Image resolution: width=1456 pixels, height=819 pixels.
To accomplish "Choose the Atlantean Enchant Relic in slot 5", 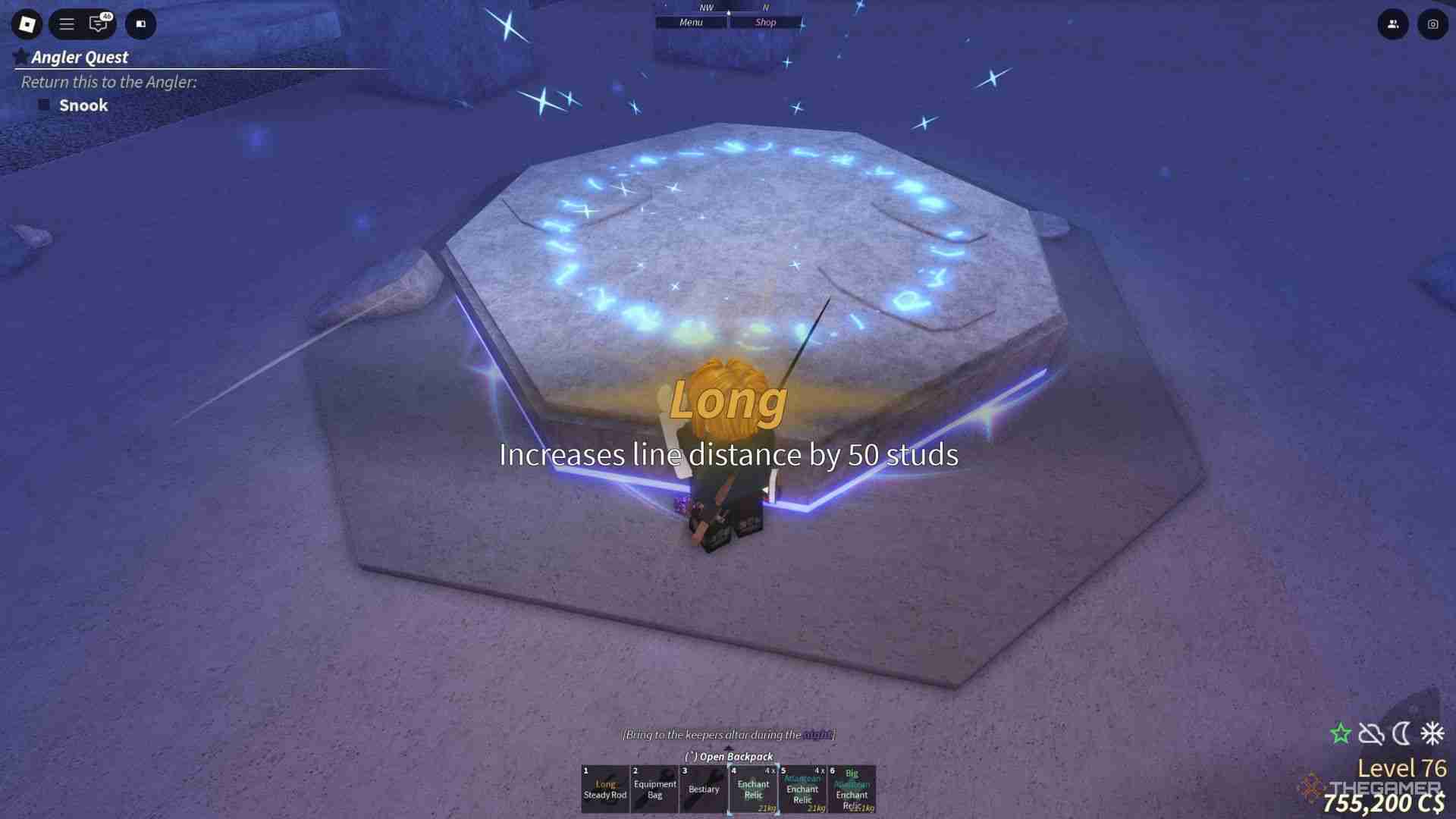I will tap(802, 789).
